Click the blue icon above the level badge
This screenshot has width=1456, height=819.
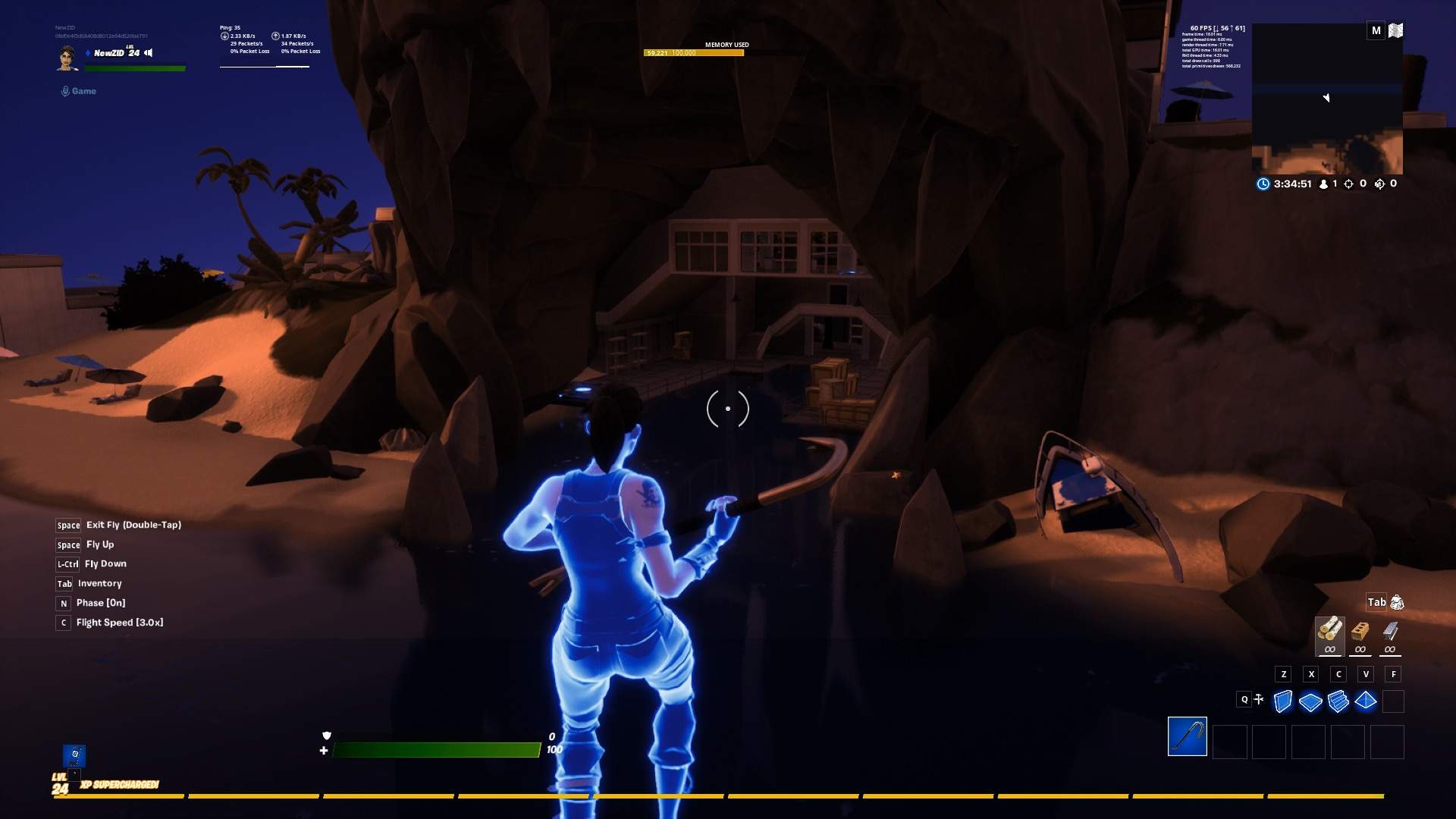point(74,755)
